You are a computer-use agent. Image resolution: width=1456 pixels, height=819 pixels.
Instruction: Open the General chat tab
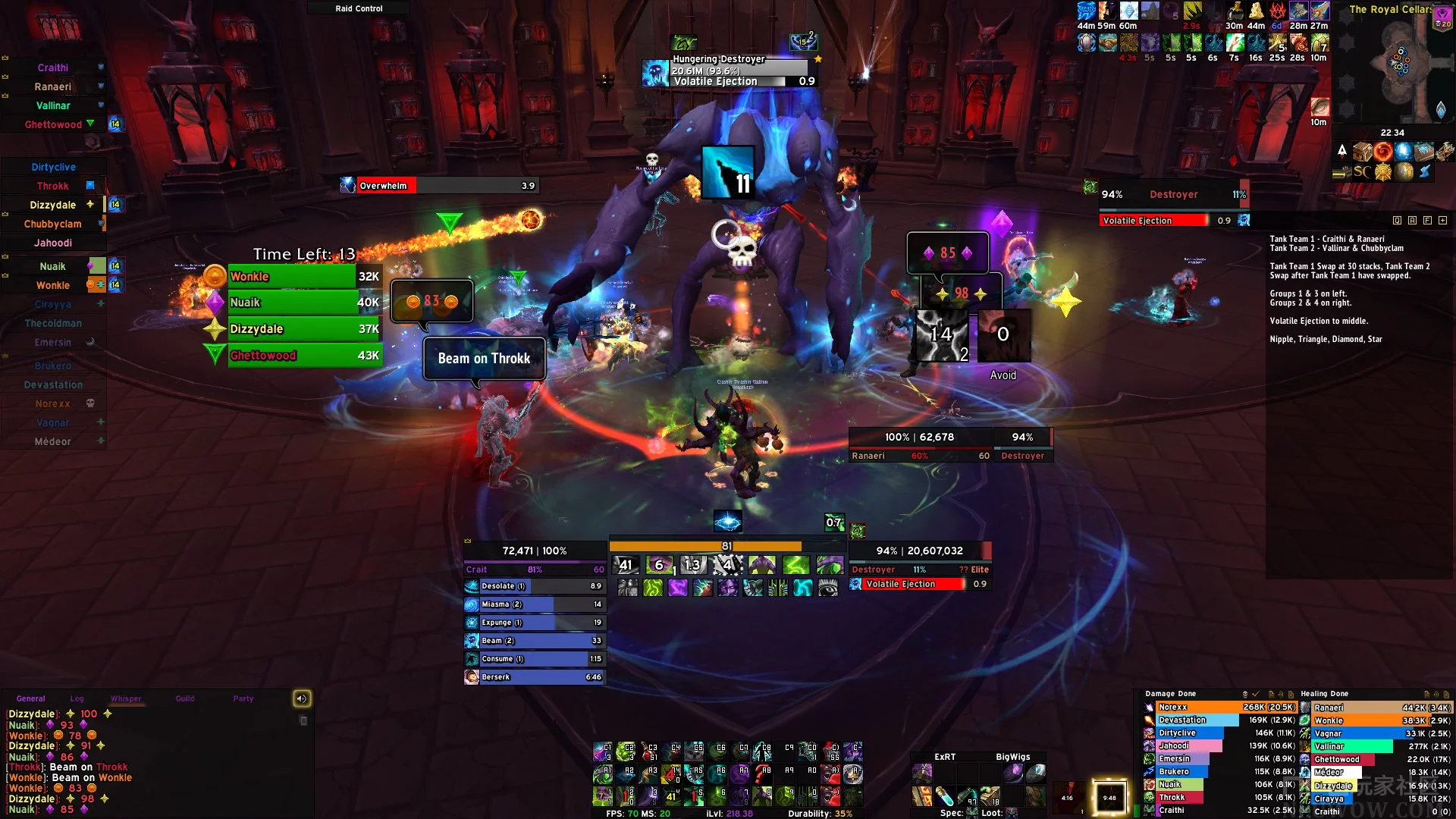click(x=31, y=698)
